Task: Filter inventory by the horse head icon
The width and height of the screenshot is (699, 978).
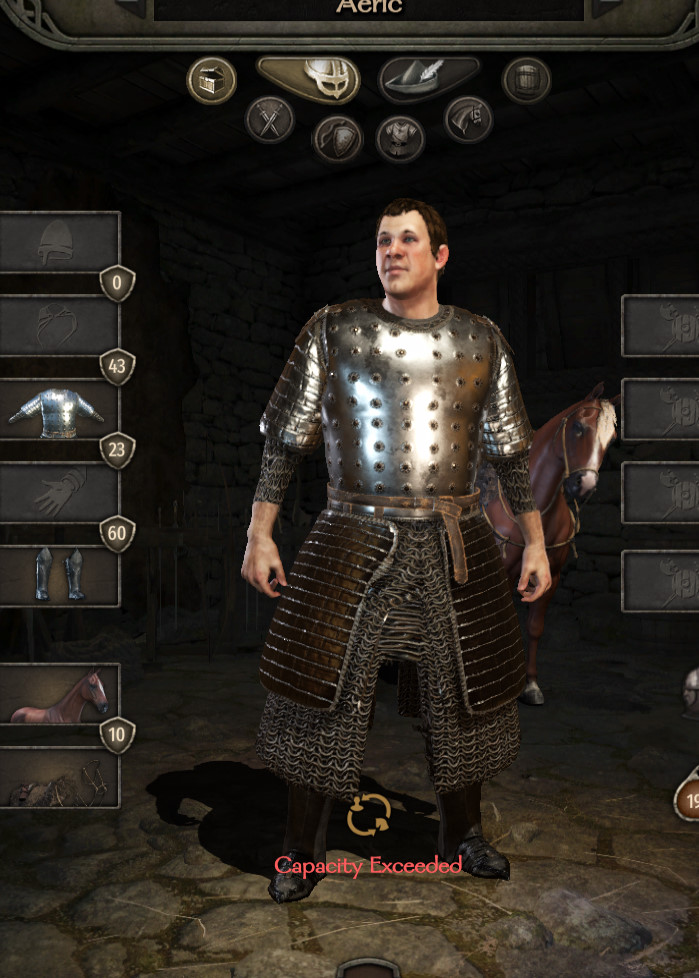Action: 468,119
